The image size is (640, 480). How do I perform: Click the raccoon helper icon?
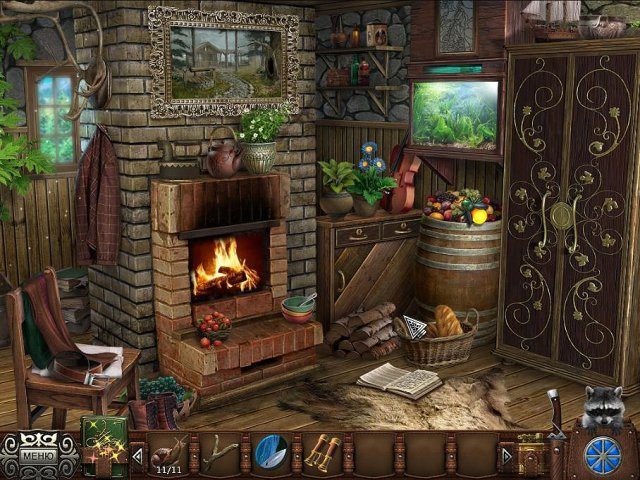coord(605,407)
